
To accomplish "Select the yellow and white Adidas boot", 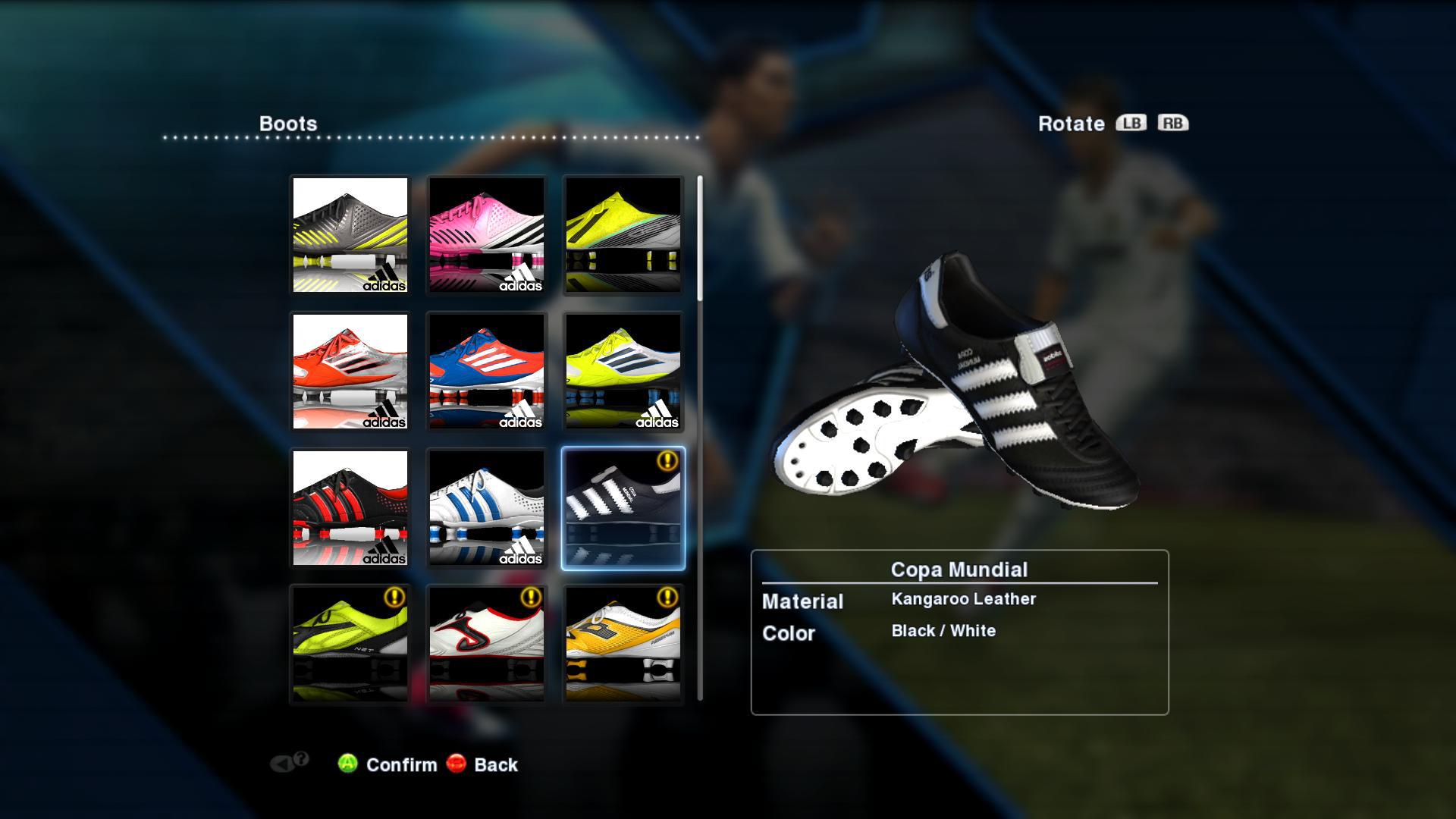I will coord(623,372).
